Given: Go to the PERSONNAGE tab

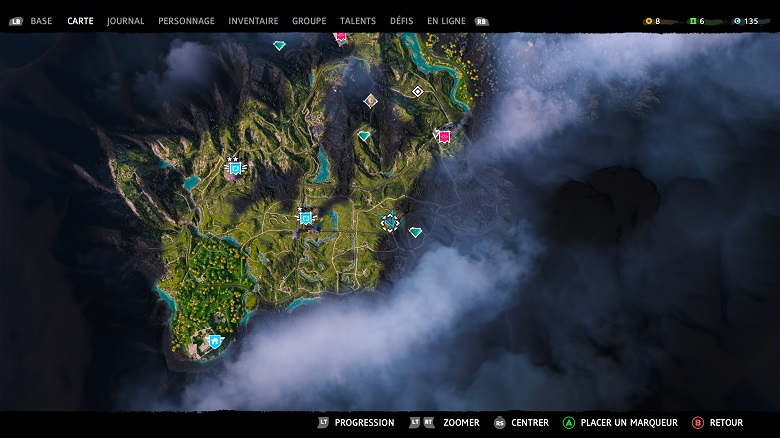Looking at the screenshot, I should [186, 21].
